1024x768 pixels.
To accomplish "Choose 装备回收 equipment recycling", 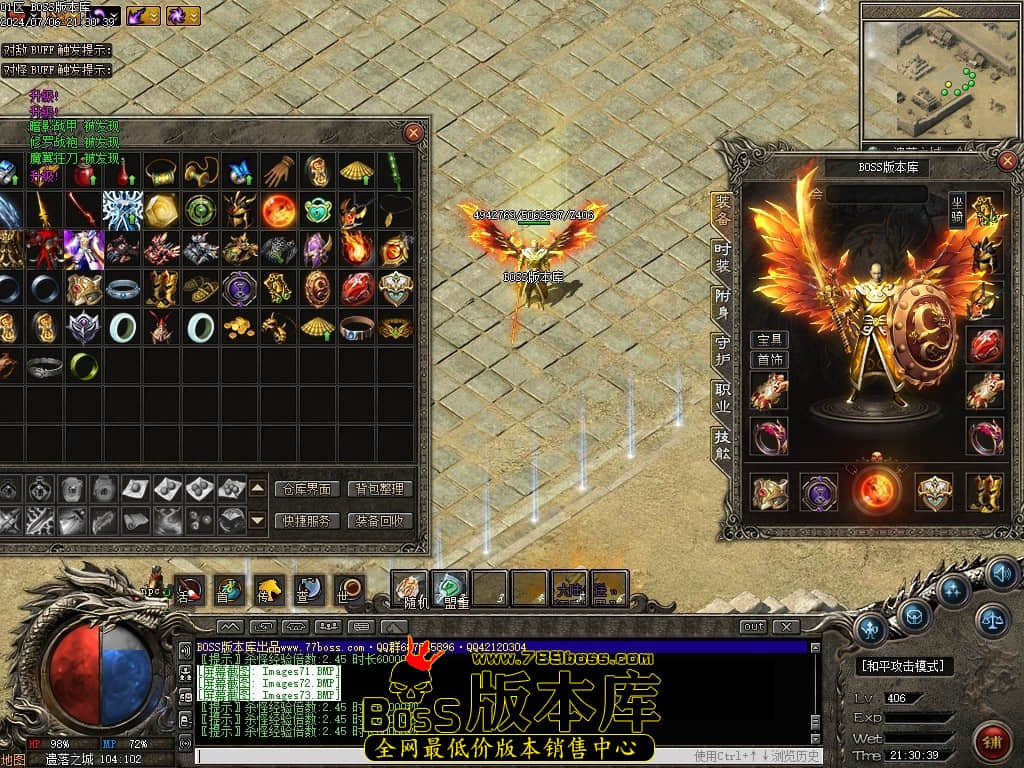I will [380, 520].
